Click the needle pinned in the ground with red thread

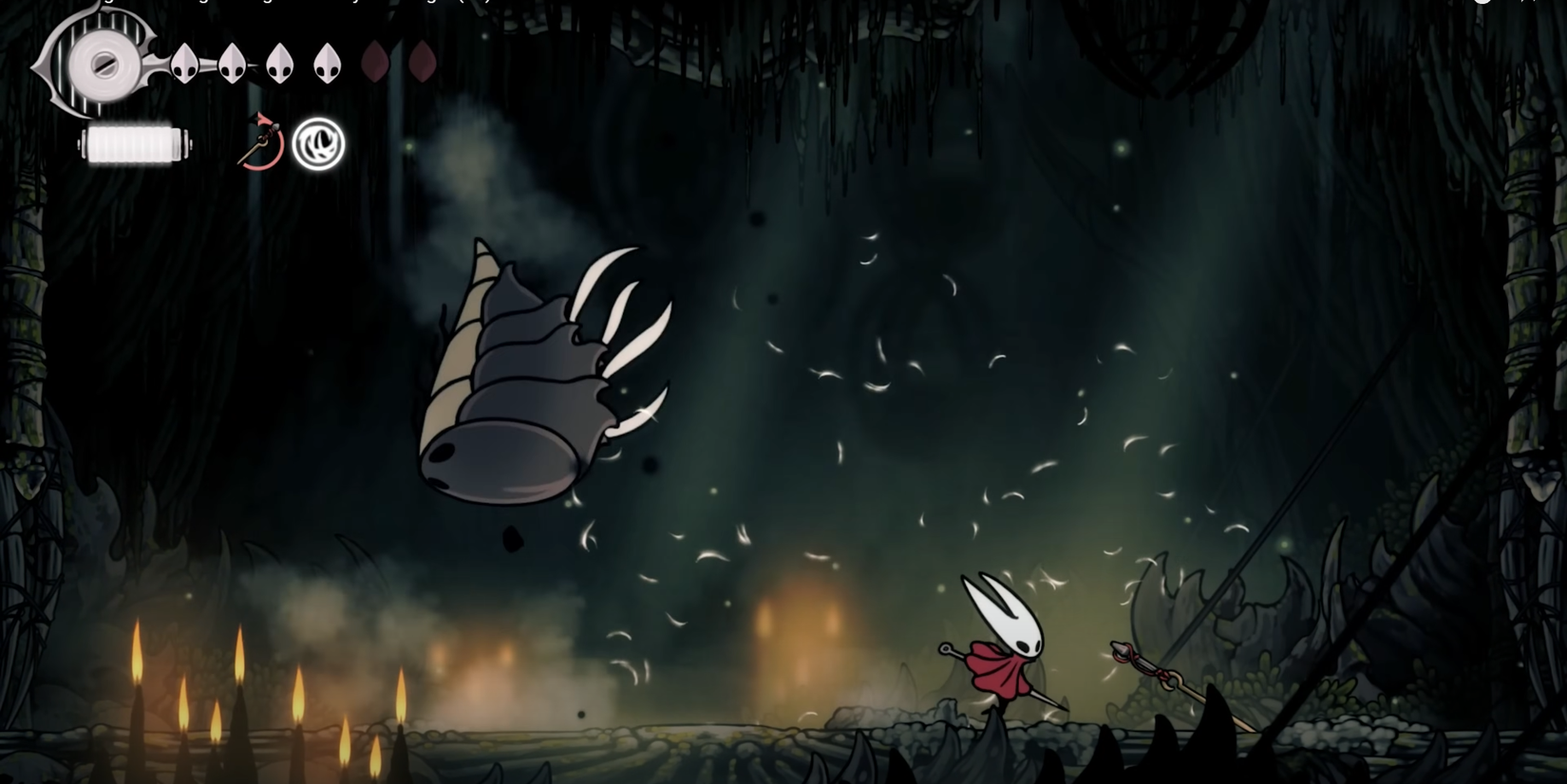click(x=1144, y=664)
